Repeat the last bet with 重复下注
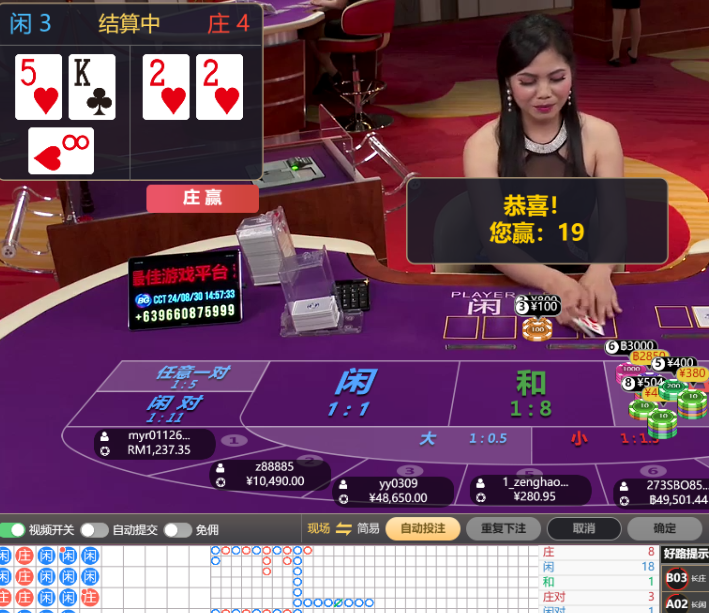This screenshot has height=613, width=709. (x=503, y=529)
